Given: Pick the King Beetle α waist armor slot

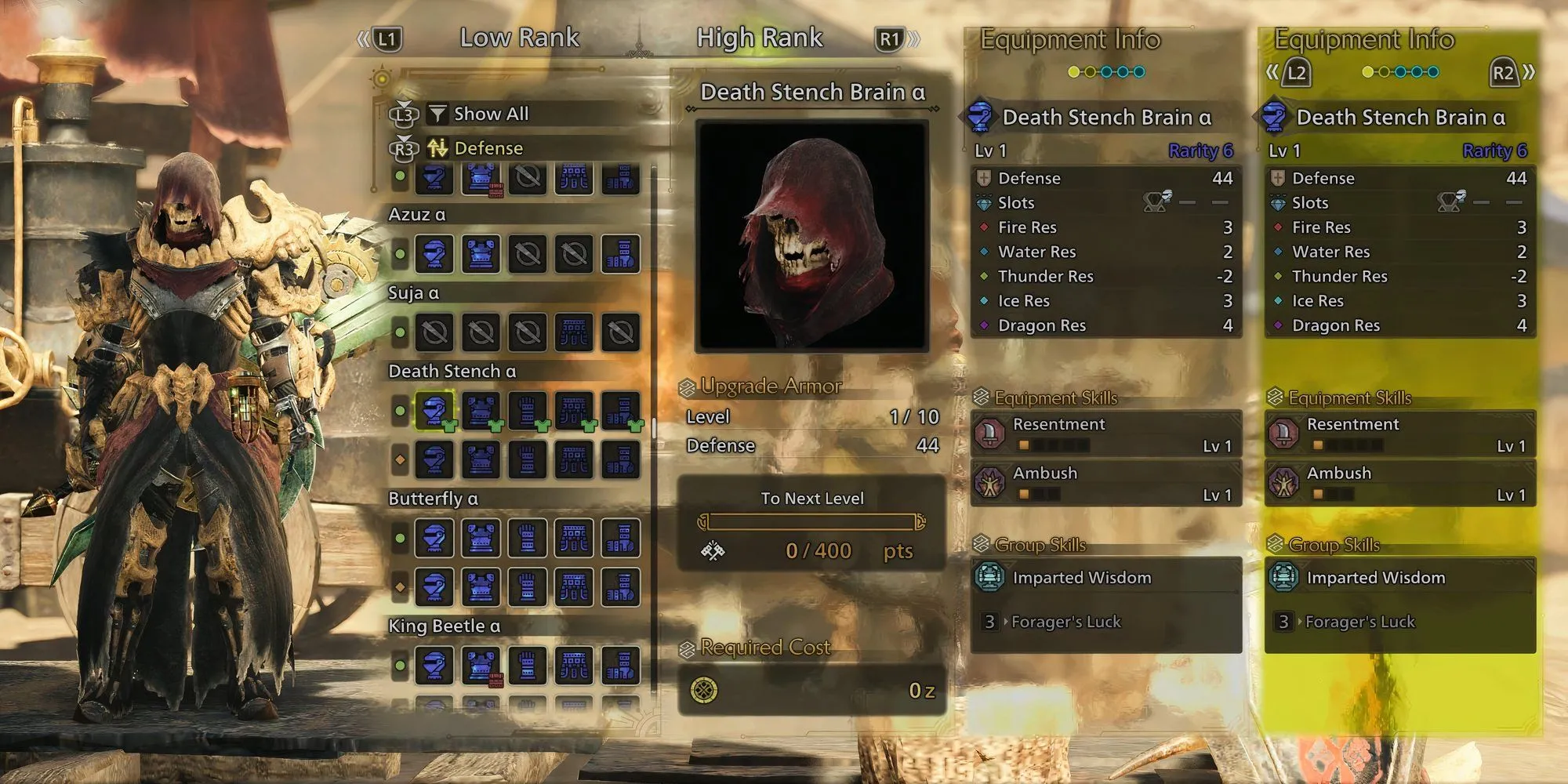Looking at the screenshot, I should coord(574,666).
